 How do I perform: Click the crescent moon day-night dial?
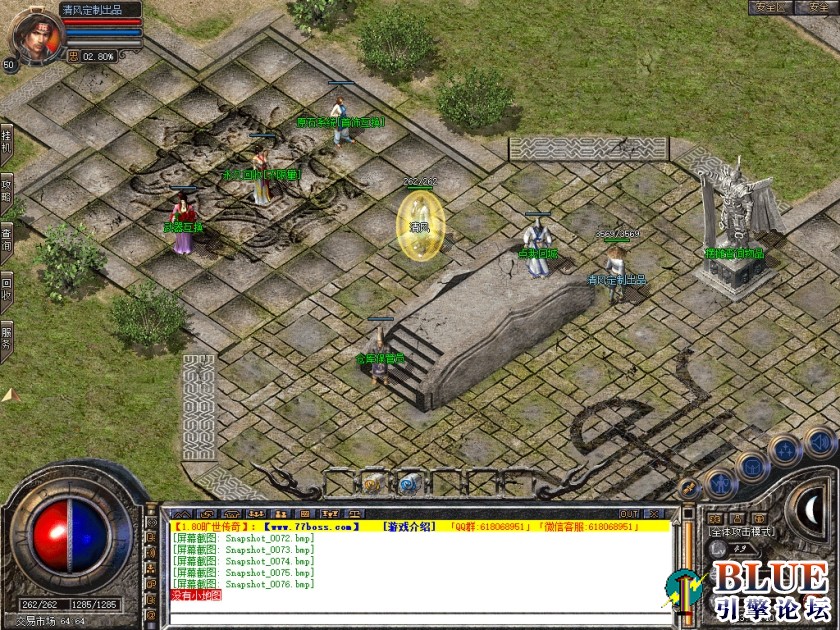[x=810, y=509]
